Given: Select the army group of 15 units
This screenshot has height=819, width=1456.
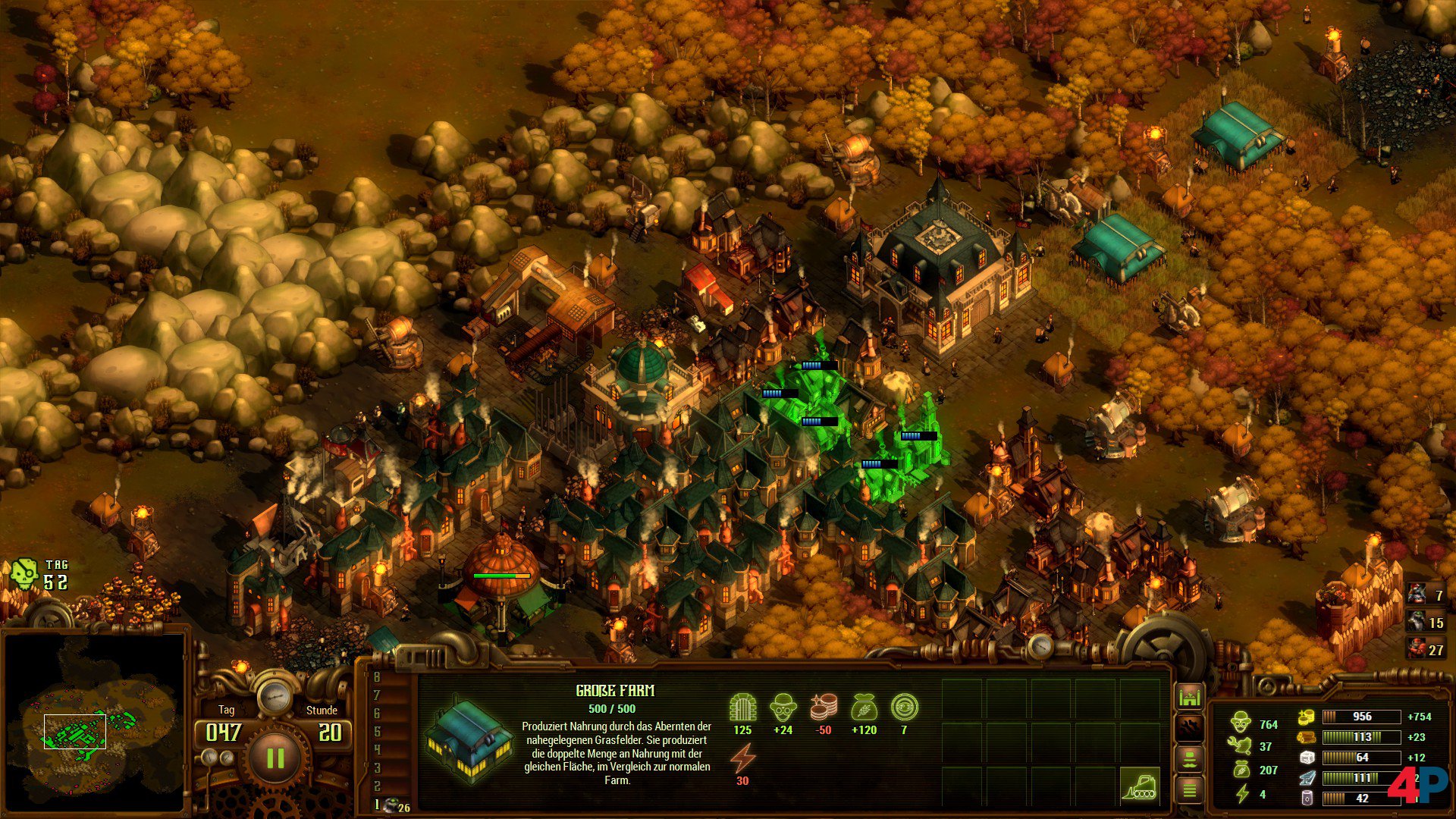Looking at the screenshot, I should [x=1426, y=622].
